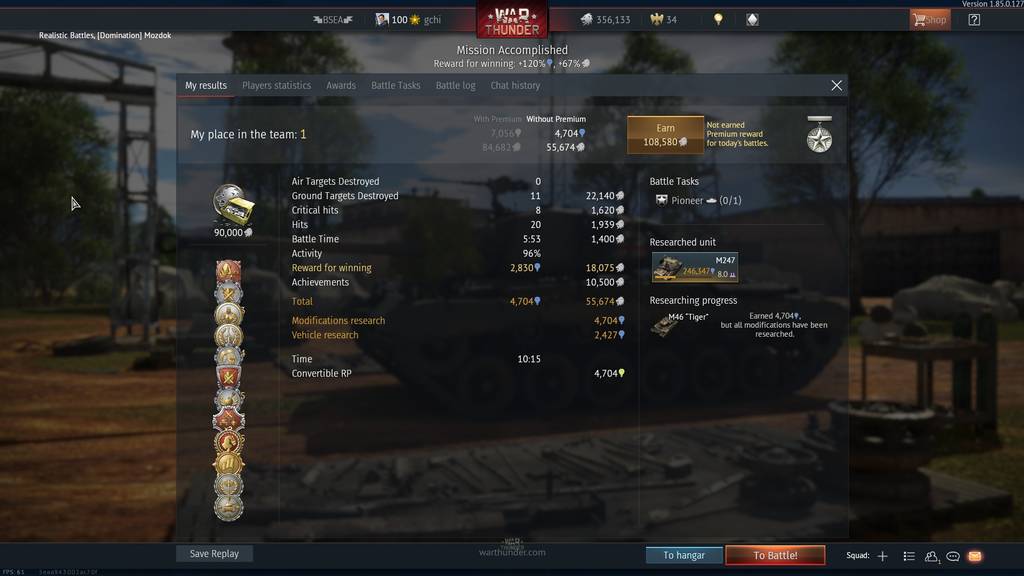The height and width of the screenshot is (576, 1024).
Task: Start another match with To Battle!
Action: 775,555
